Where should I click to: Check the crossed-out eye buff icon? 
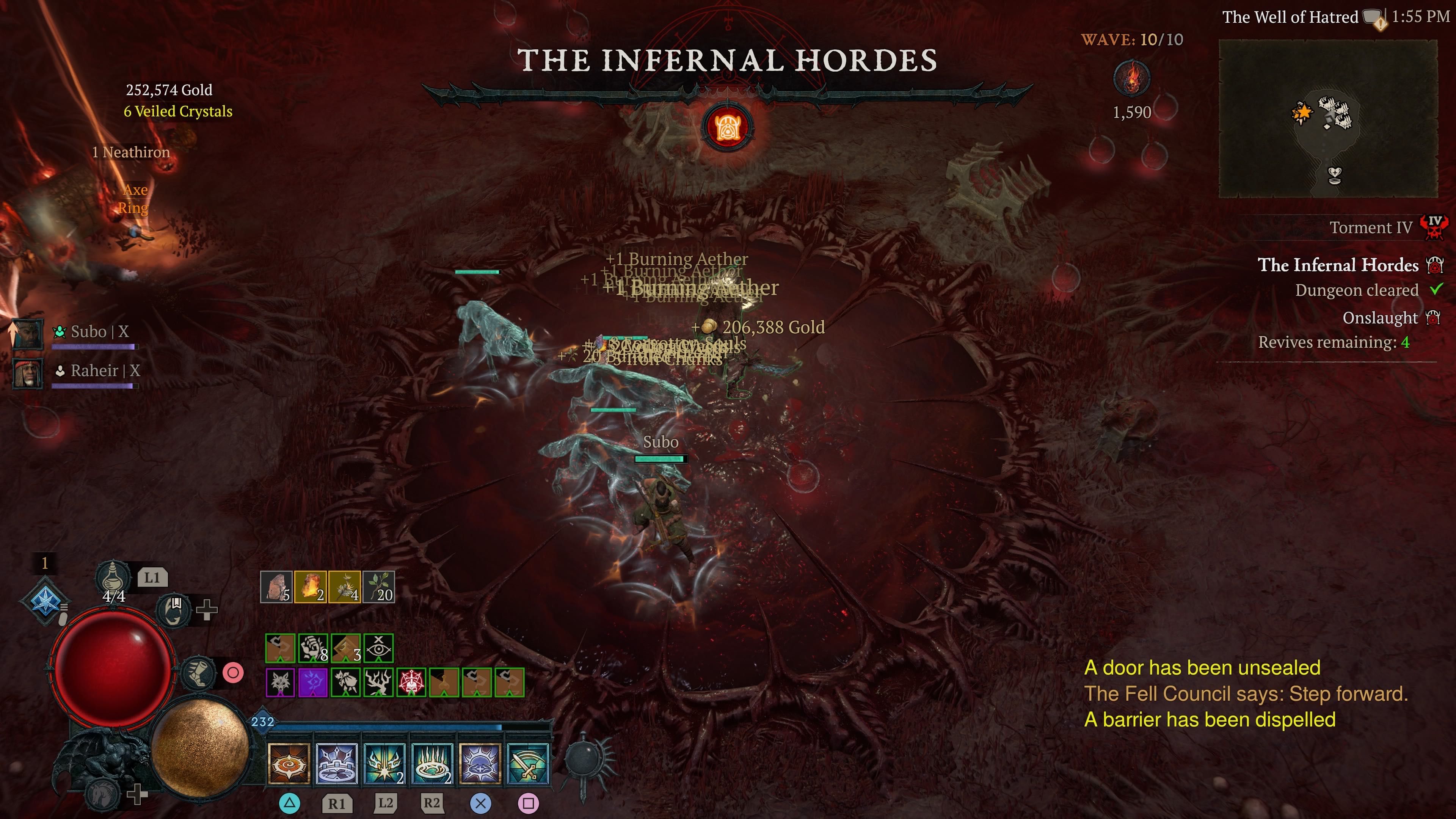click(379, 648)
